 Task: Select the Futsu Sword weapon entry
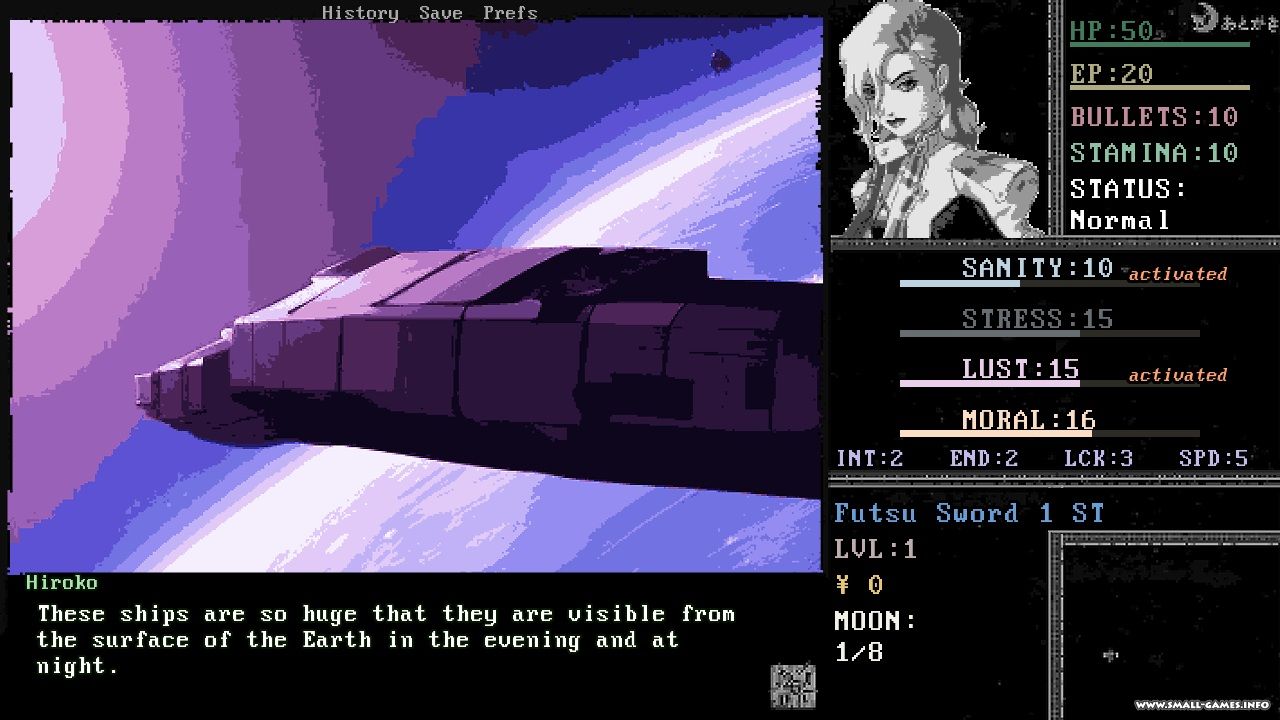click(968, 514)
